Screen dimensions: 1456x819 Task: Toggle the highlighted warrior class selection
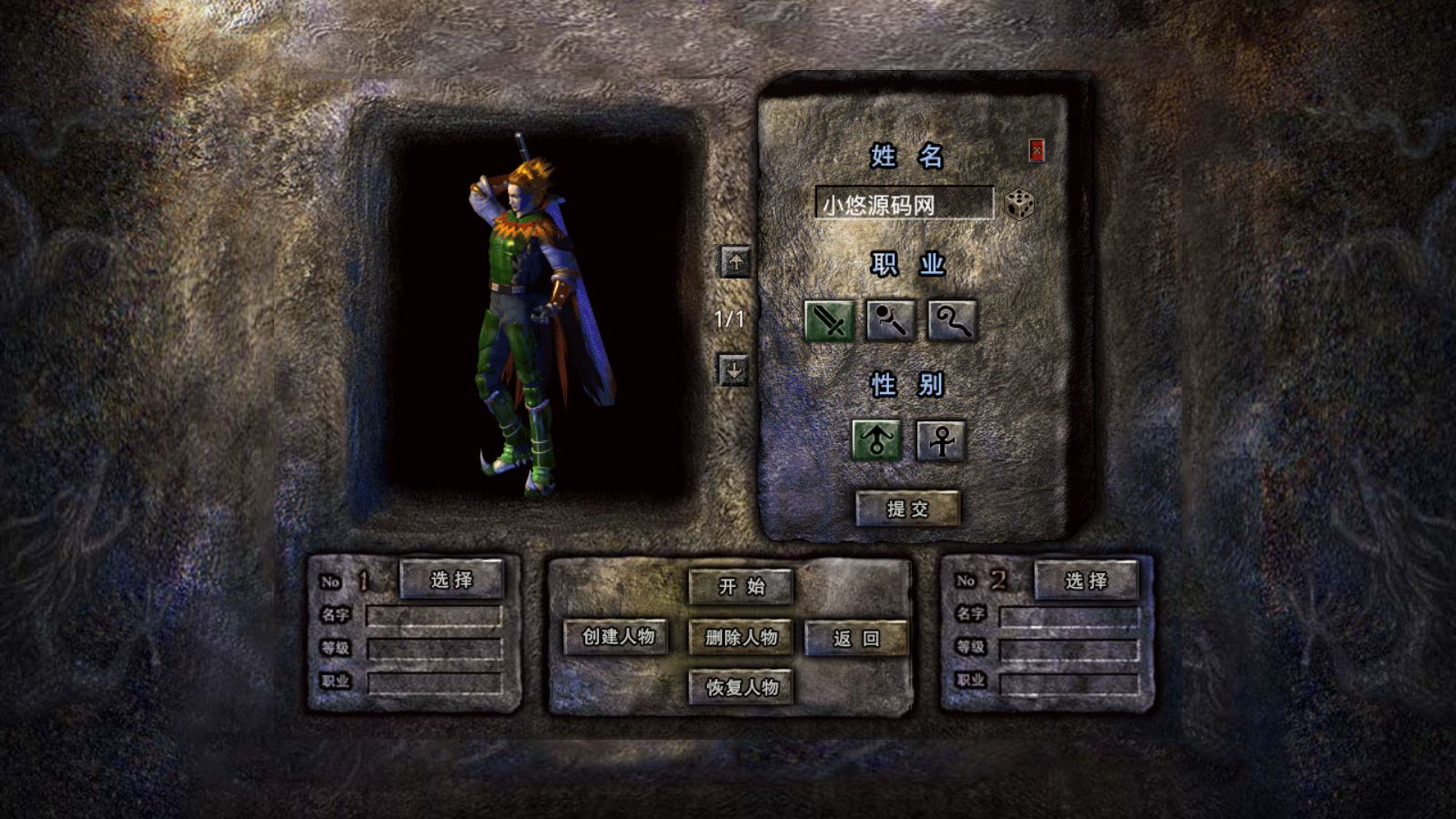point(829,321)
